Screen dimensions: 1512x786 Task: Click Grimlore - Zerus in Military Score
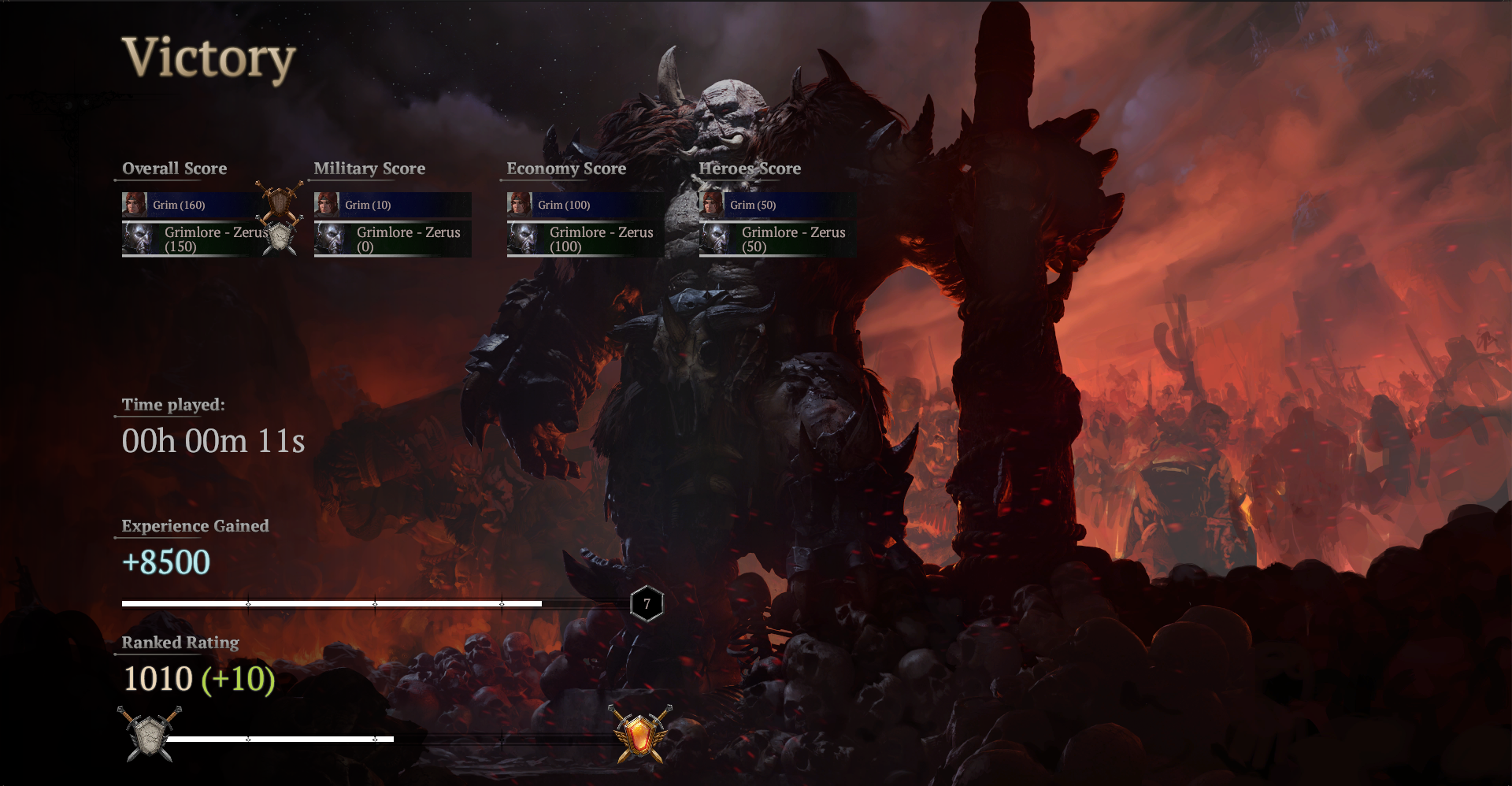click(x=392, y=239)
